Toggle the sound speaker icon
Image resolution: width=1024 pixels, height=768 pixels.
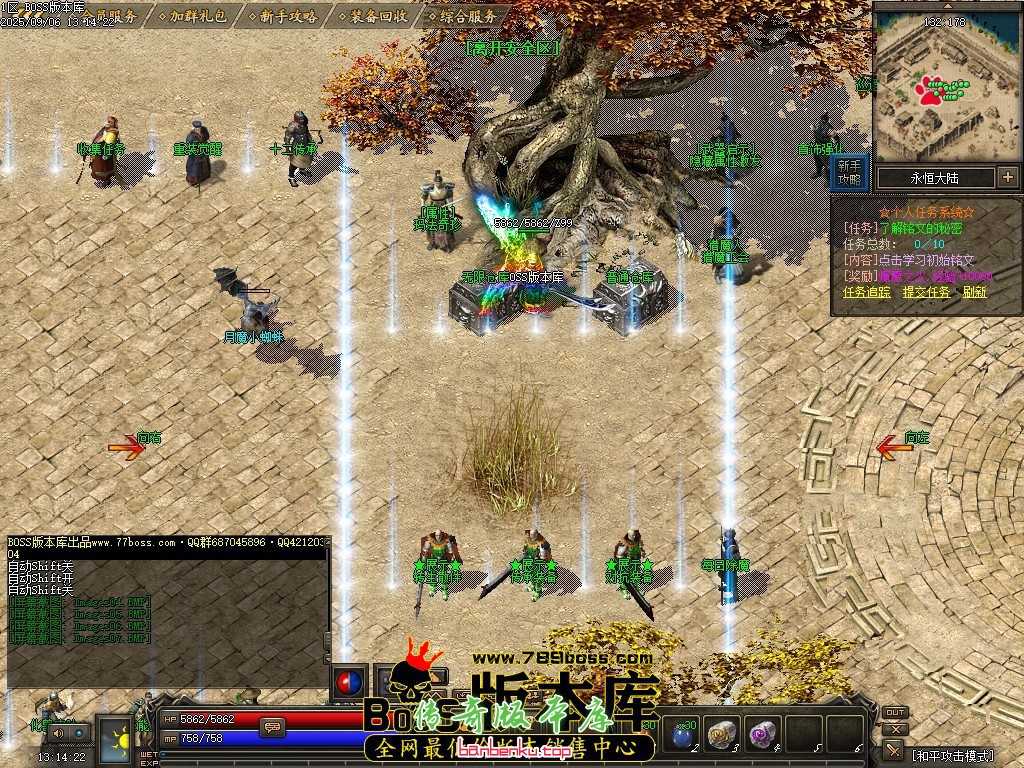(x=56, y=733)
